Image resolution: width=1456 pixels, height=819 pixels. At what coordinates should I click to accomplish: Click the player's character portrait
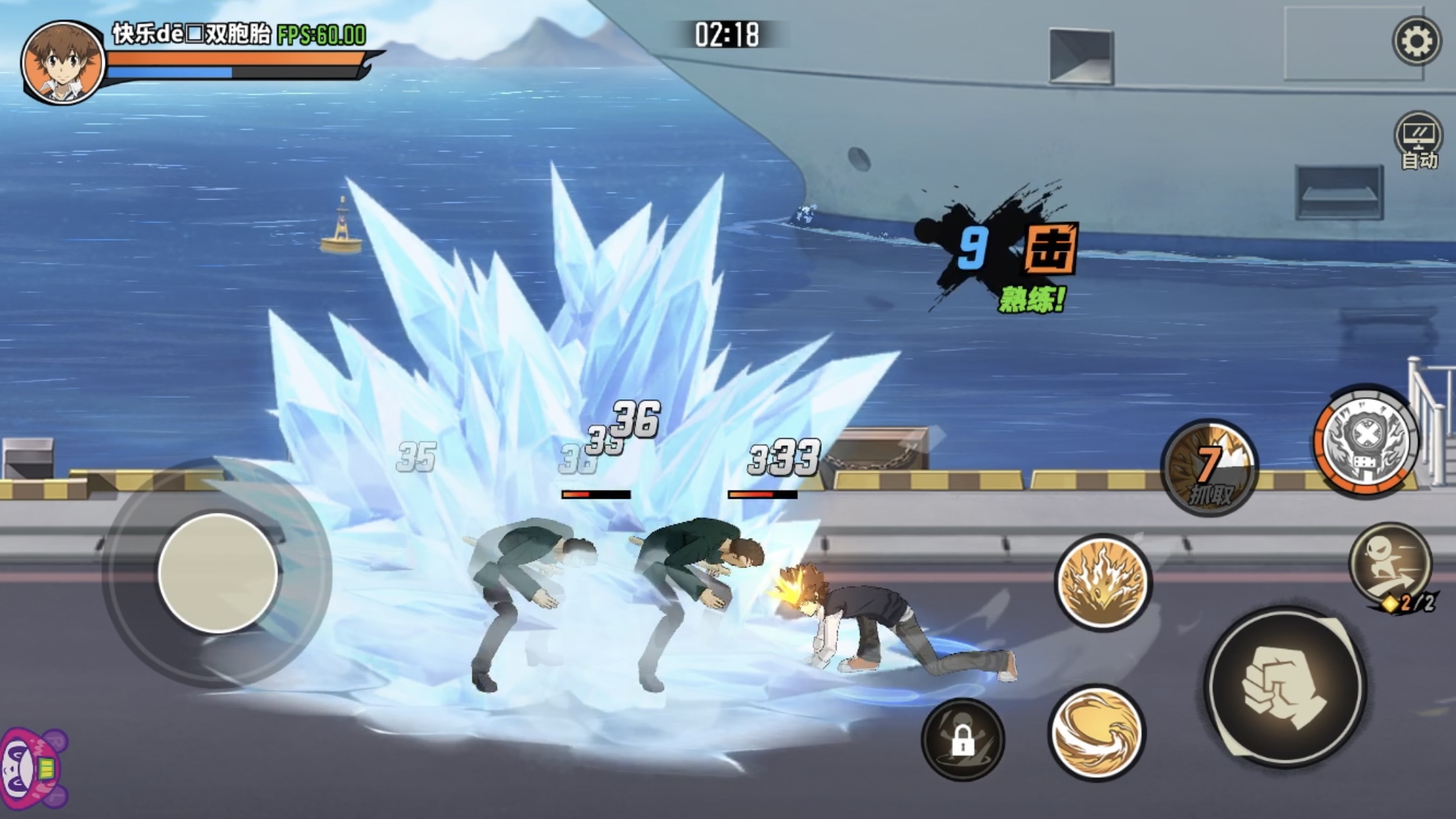63,63
